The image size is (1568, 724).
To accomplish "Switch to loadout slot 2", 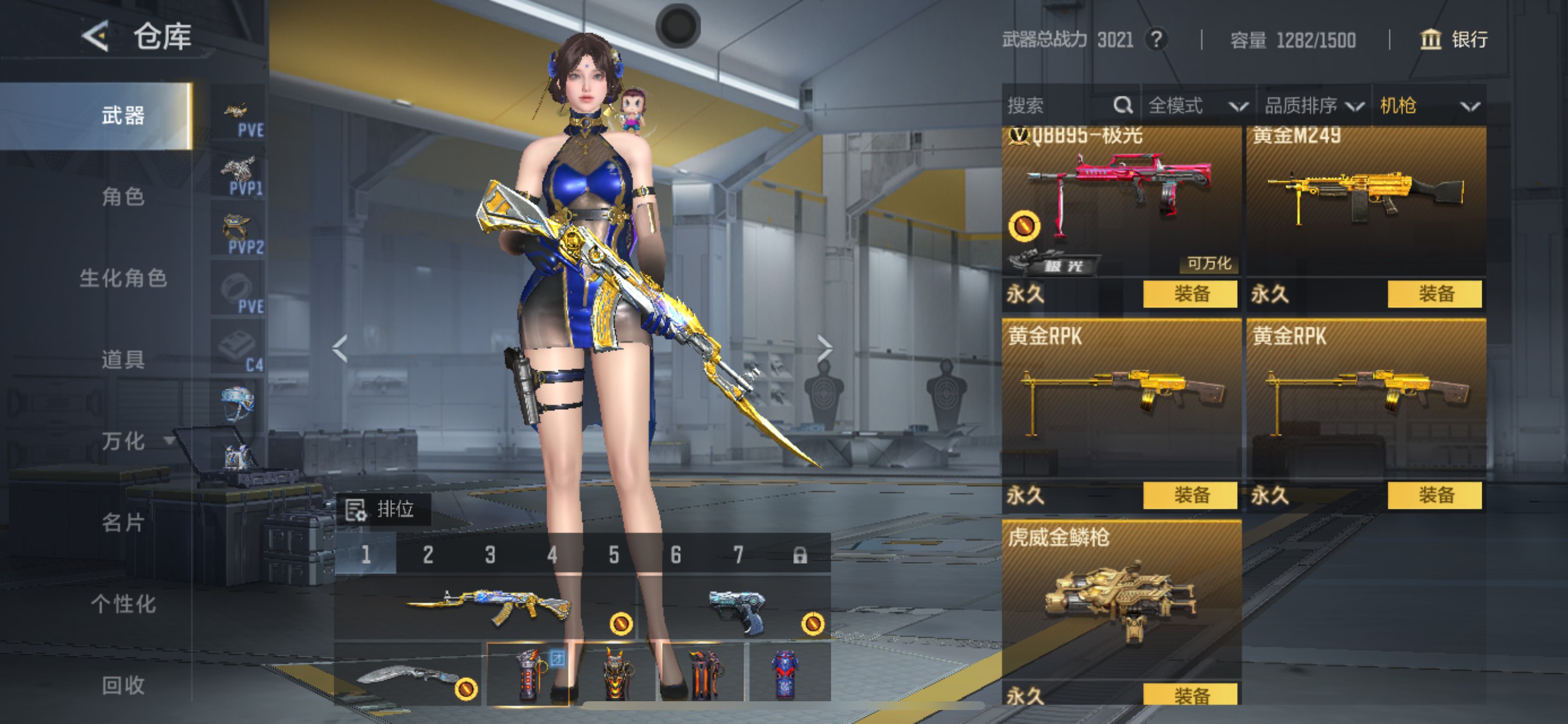I will pos(428,555).
